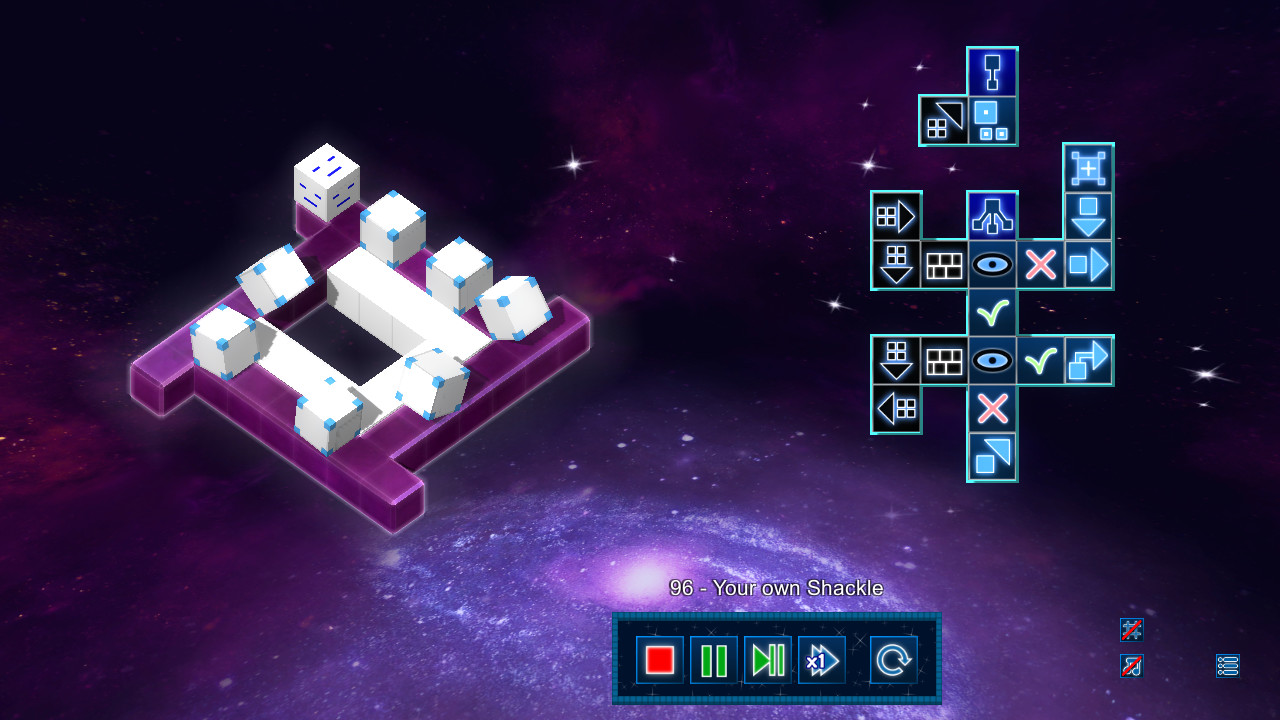Step forward one instruction
Screen dimensions: 1280x720
click(x=768, y=660)
